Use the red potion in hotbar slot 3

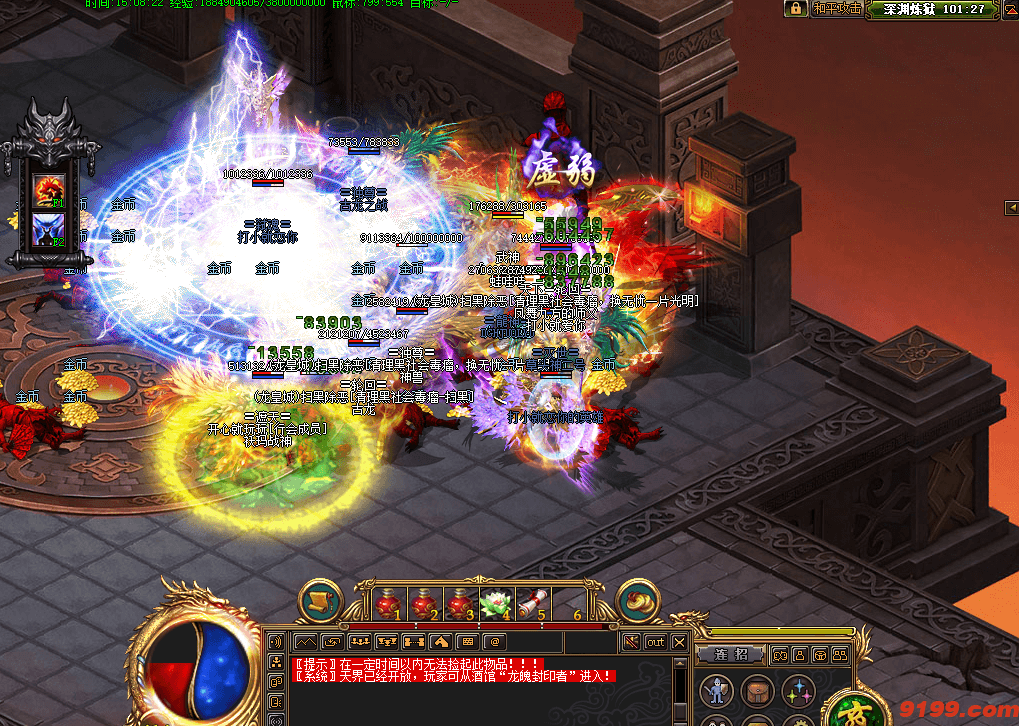[458, 603]
